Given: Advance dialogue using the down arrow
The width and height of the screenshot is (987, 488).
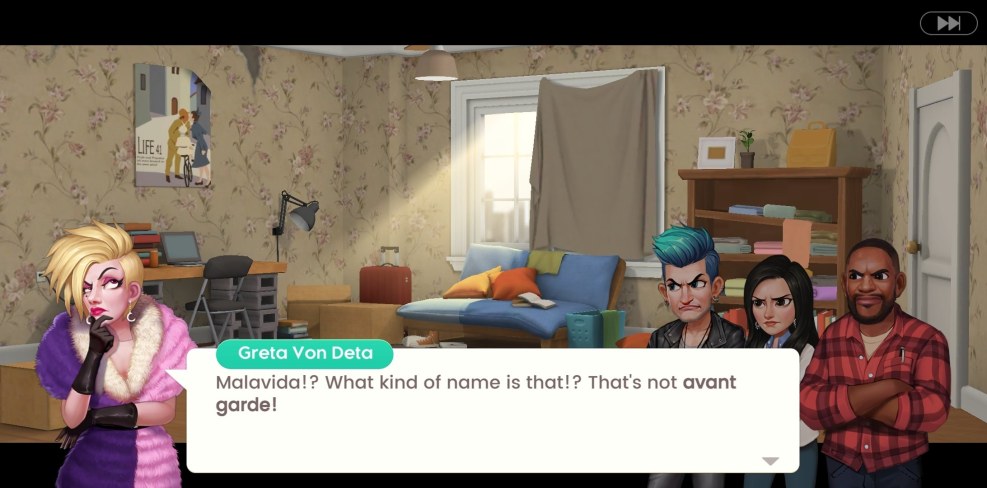Looking at the screenshot, I should click(770, 461).
